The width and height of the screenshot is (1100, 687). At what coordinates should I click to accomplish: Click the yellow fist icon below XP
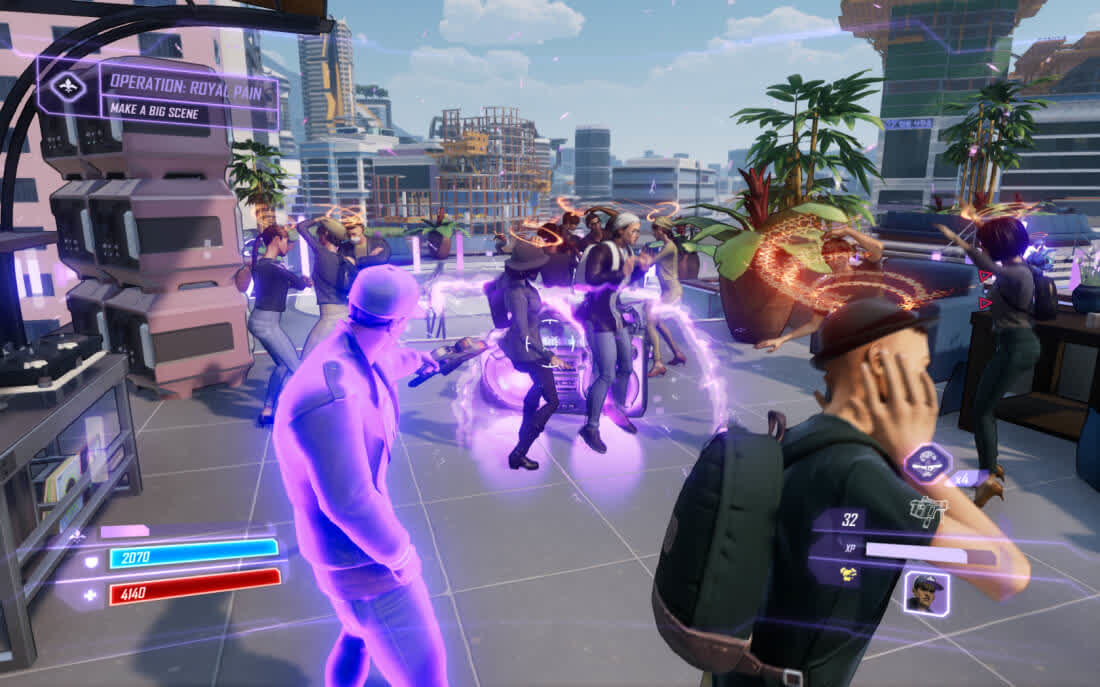click(847, 575)
